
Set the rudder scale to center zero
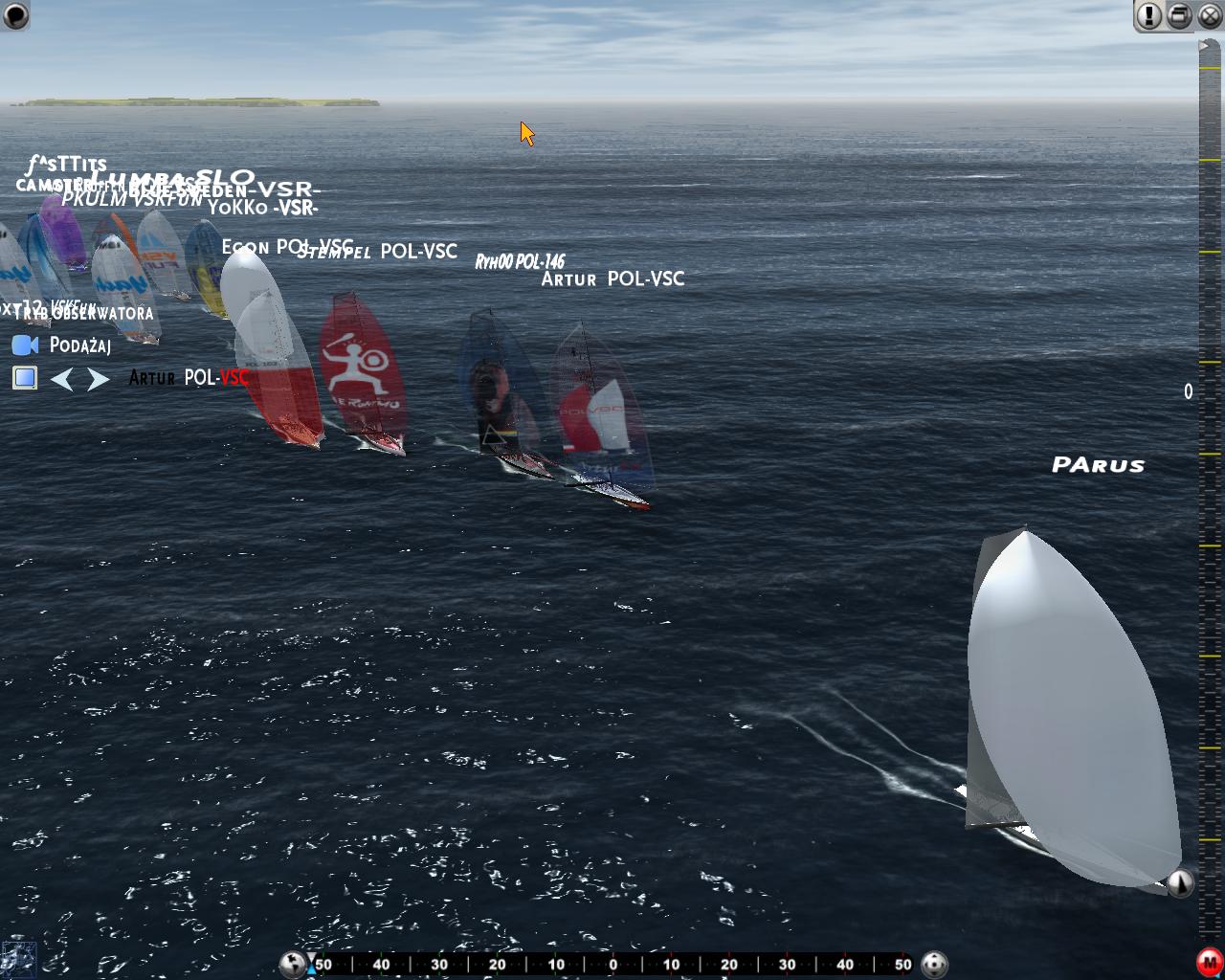(613, 965)
